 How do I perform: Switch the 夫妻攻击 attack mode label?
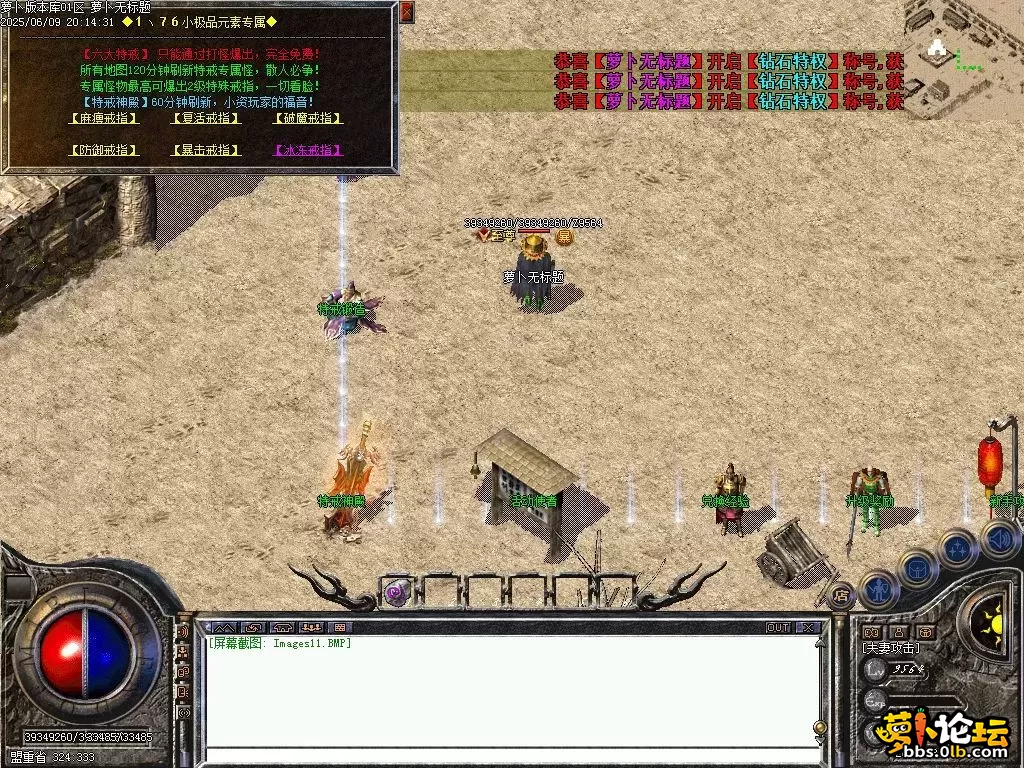point(891,648)
